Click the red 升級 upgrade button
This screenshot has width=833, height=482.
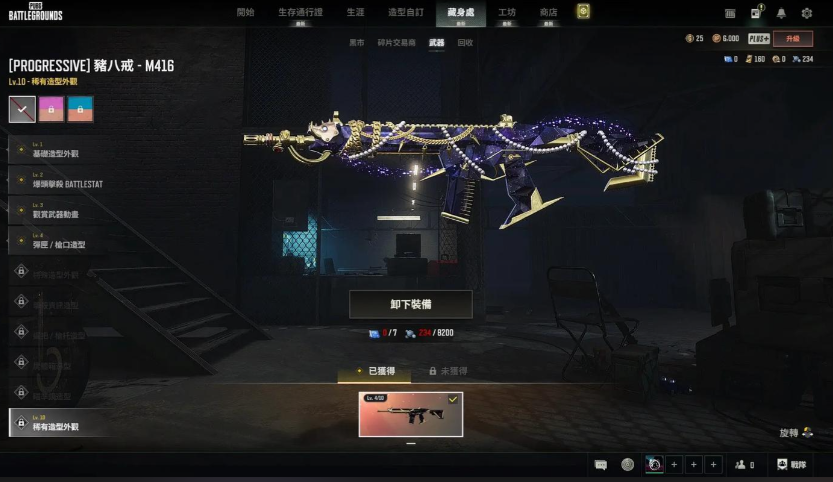(793, 39)
